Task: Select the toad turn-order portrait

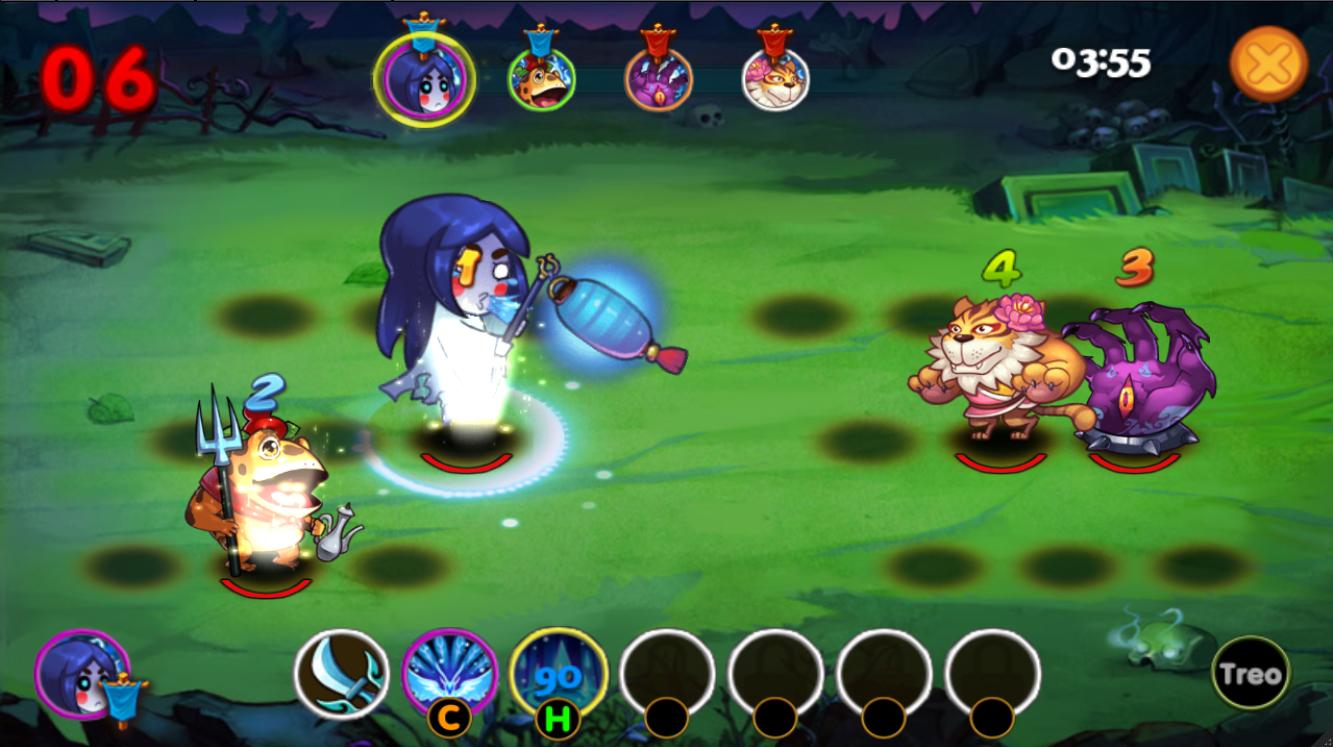Action: coord(541,79)
